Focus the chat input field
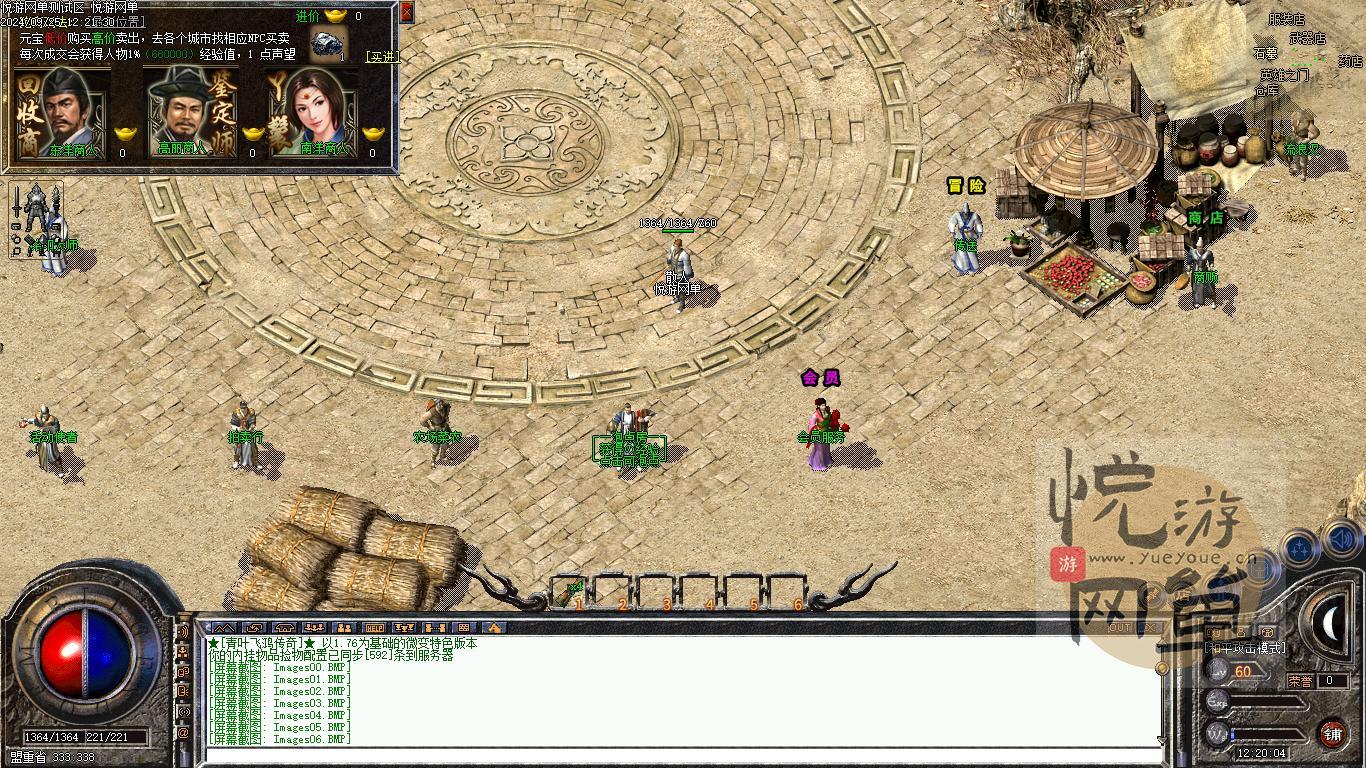 point(680,756)
